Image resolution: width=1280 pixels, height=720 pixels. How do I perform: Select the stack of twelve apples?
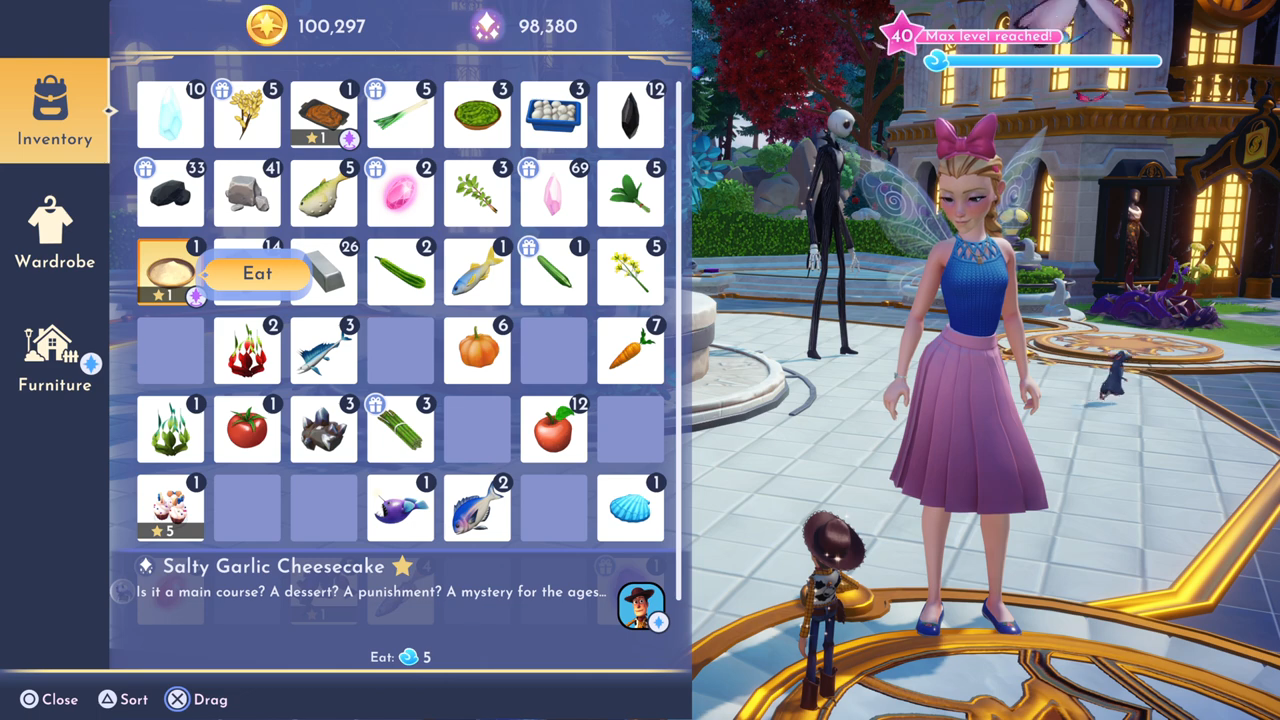554,428
